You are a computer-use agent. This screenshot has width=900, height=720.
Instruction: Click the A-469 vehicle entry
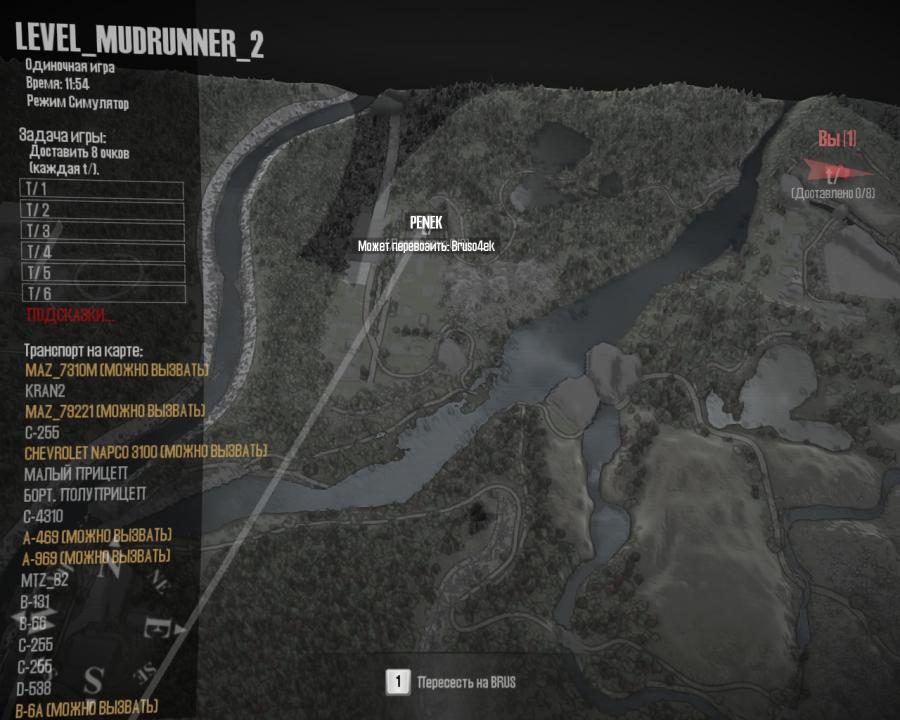pyautogui.click(x=96, y=536)
